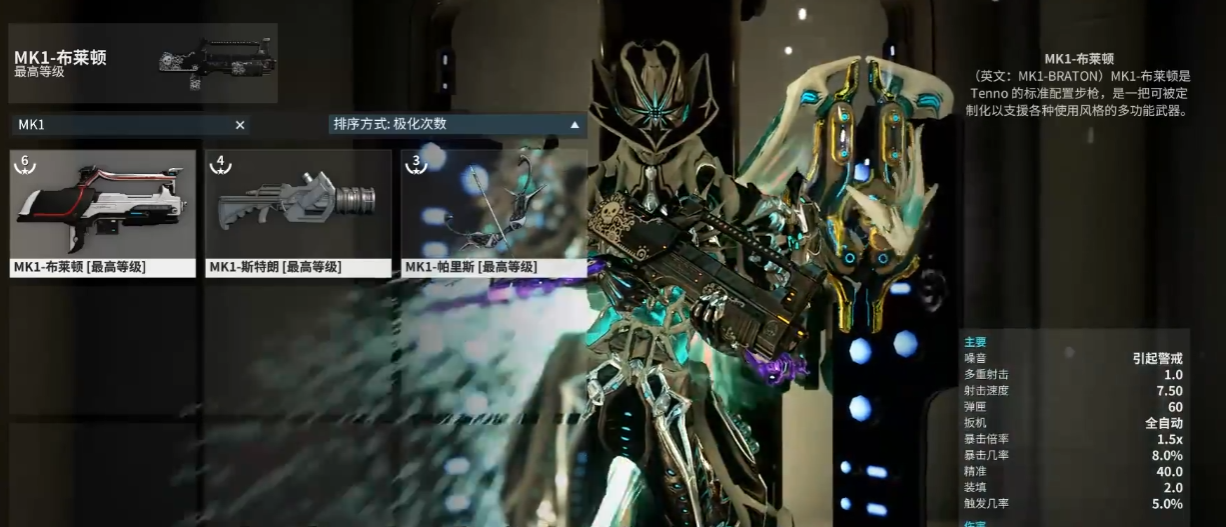Click the equipped MK1-布莱顿 header panel
The image size is (1226, 527).
[x=143, y=63]
